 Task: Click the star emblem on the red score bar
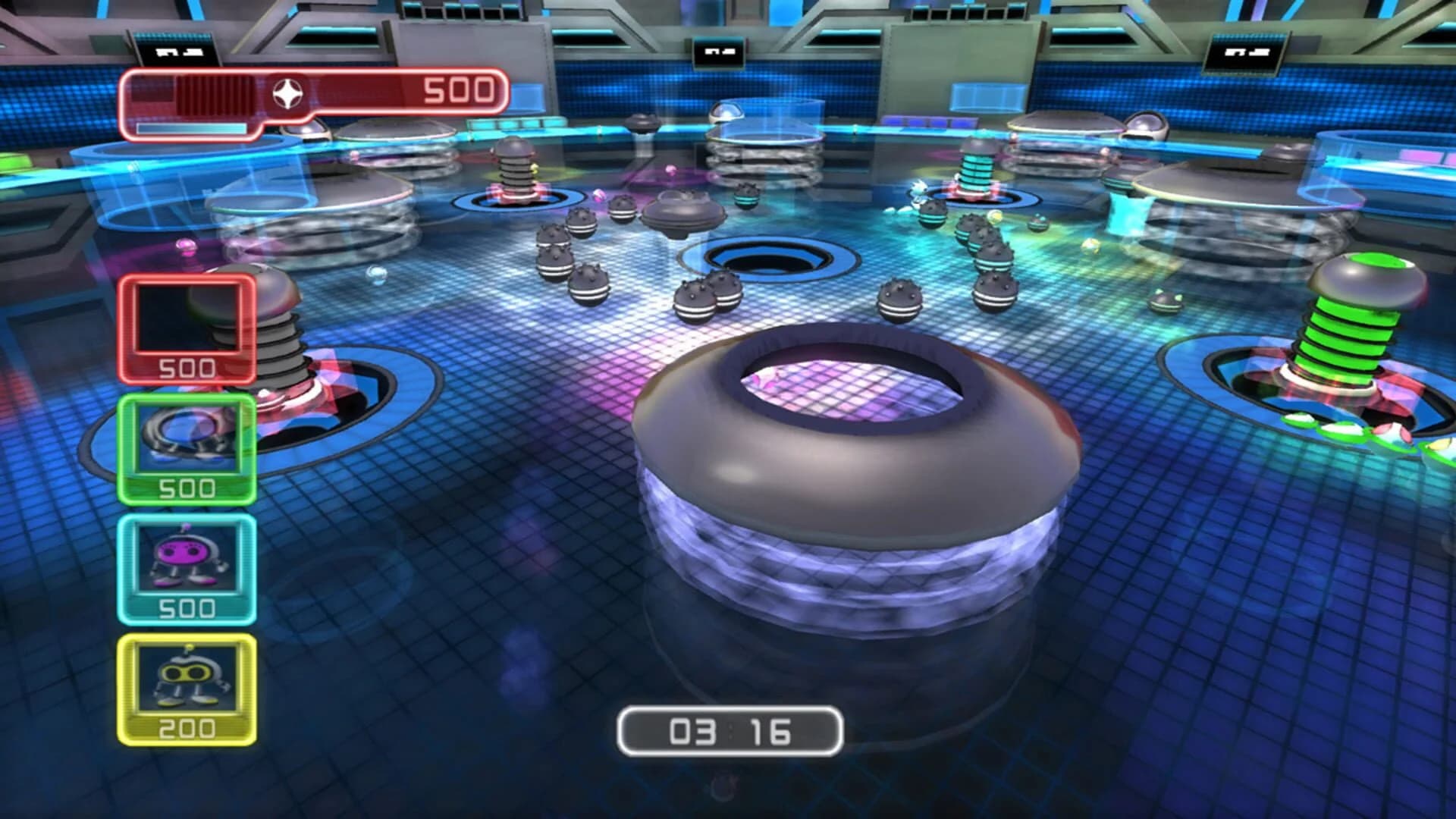(289, 93)
